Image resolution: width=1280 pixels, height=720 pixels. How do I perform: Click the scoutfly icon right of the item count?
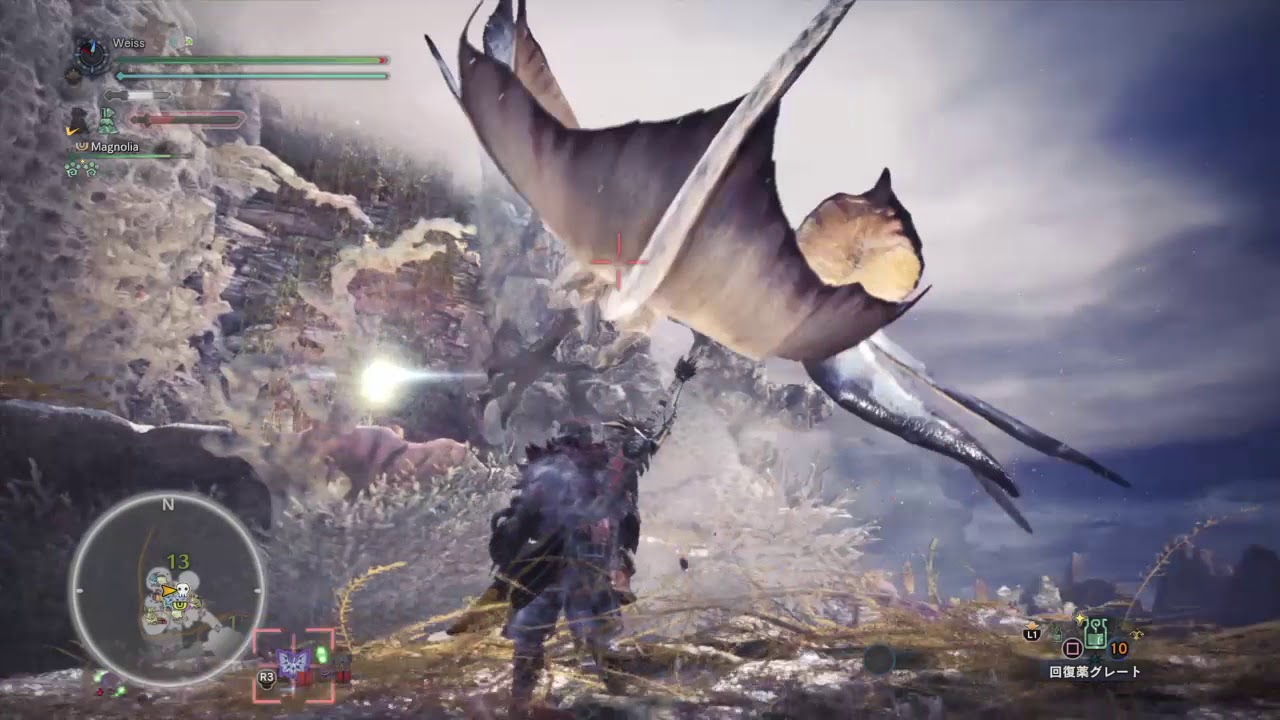coord(1137,634)
